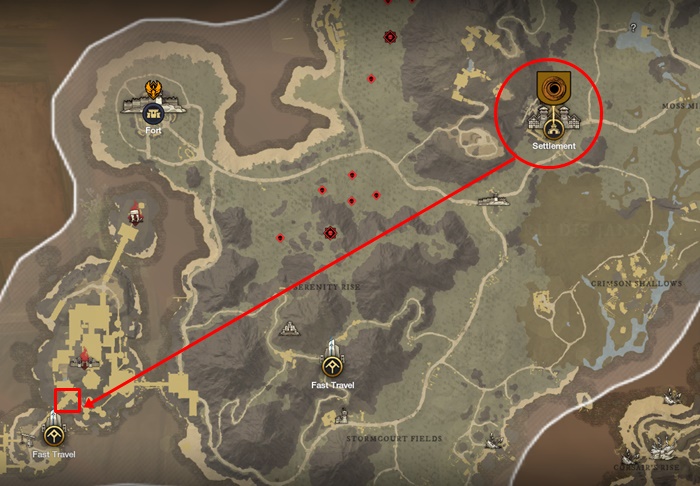Select the Fast Travel shrine beside the red square

[x=52, y=434]
